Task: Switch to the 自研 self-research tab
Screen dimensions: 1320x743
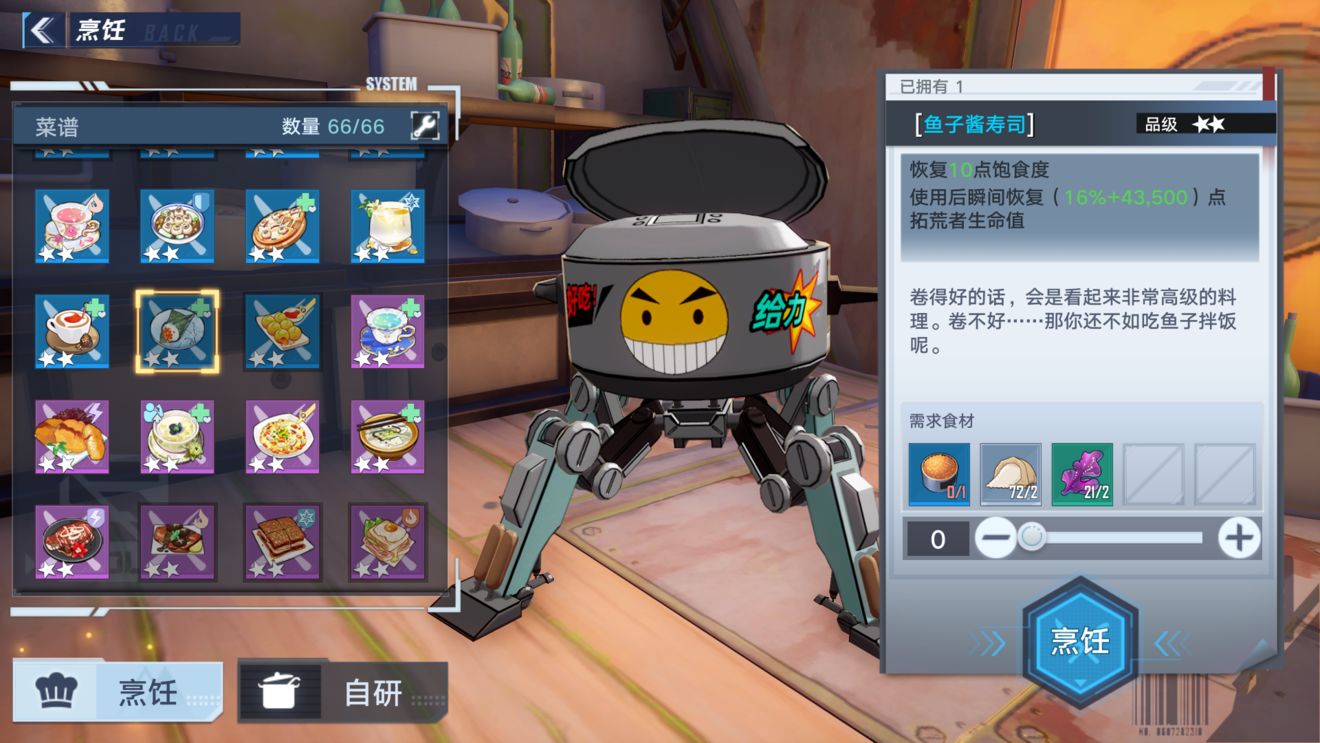Action: tap(342, 691)
